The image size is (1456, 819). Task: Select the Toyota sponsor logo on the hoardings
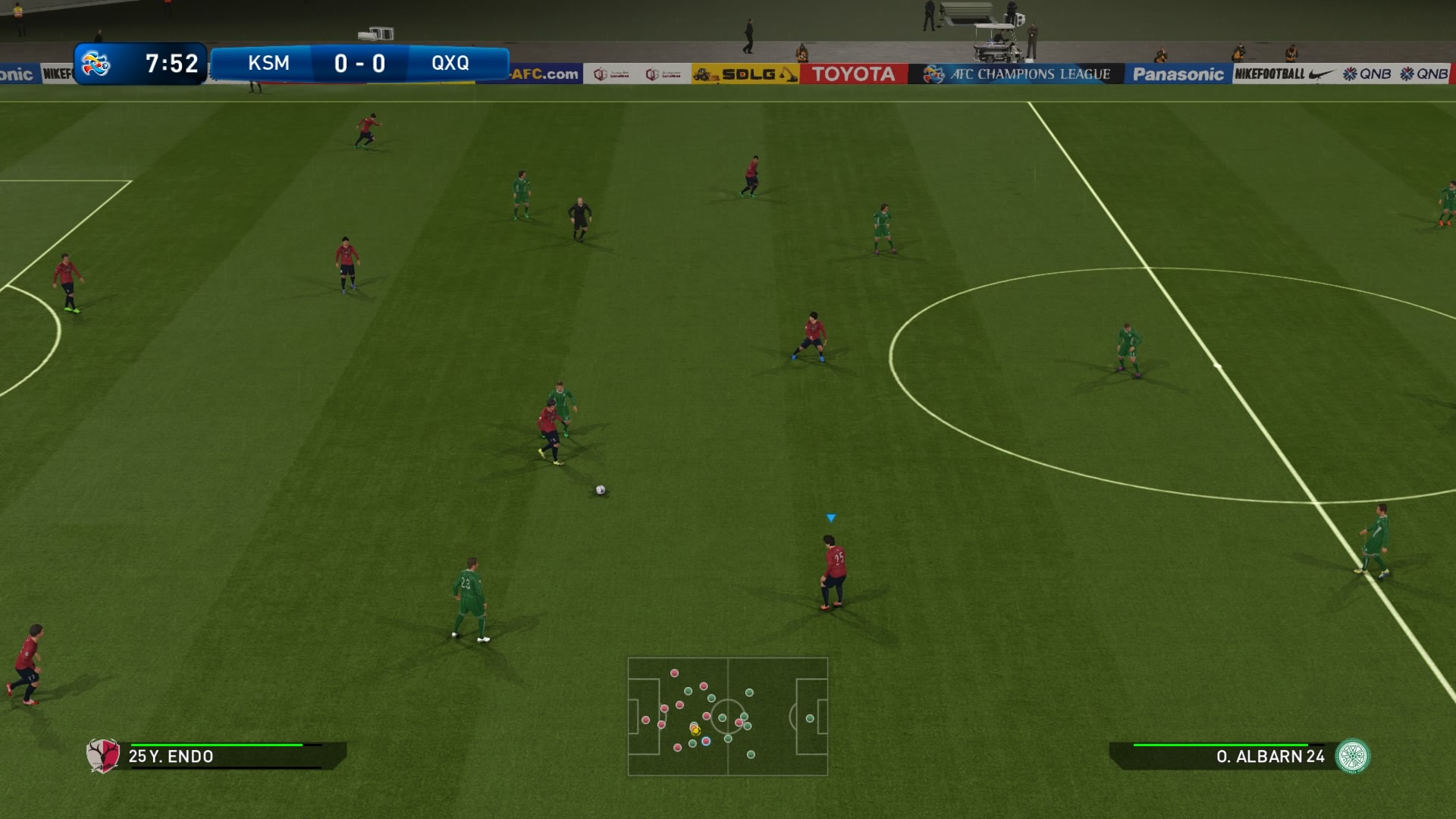[852, 75]
